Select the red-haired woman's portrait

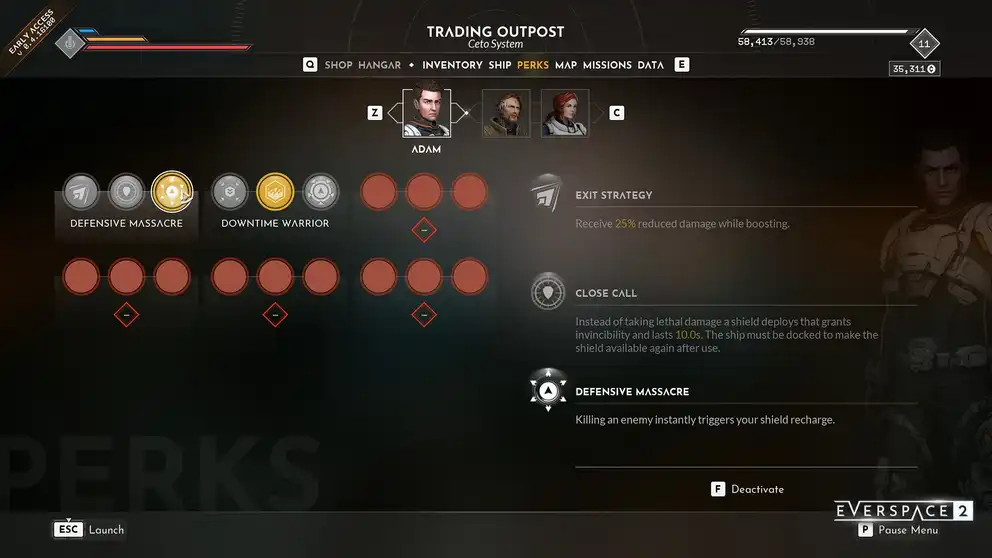(565, 113)
